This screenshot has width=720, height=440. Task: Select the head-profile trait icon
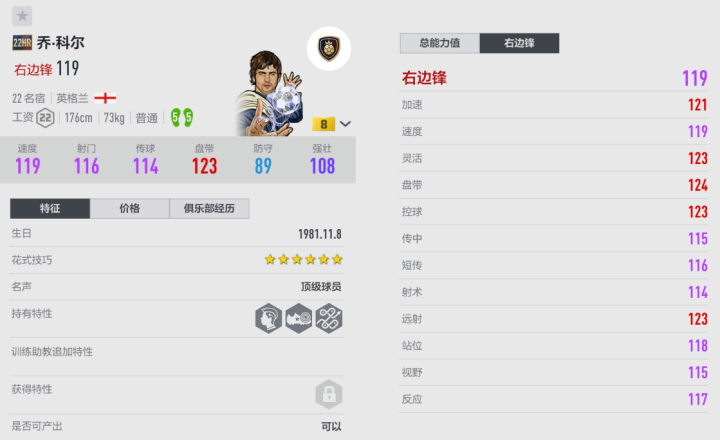(x=268, y=318)
